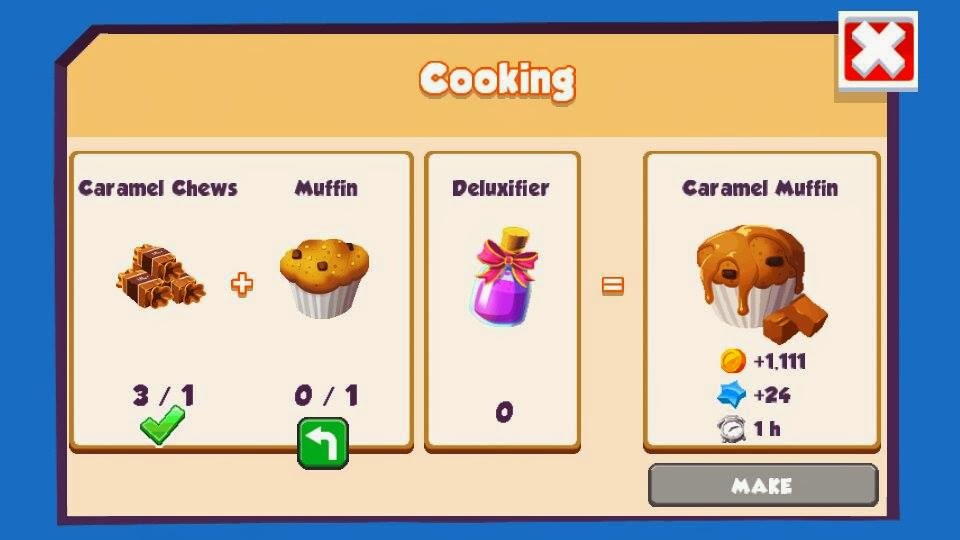This screenshot has width=960, height=540.
Task: Click the Caramel Muffin result image
Action: click(x=760, y=279)
